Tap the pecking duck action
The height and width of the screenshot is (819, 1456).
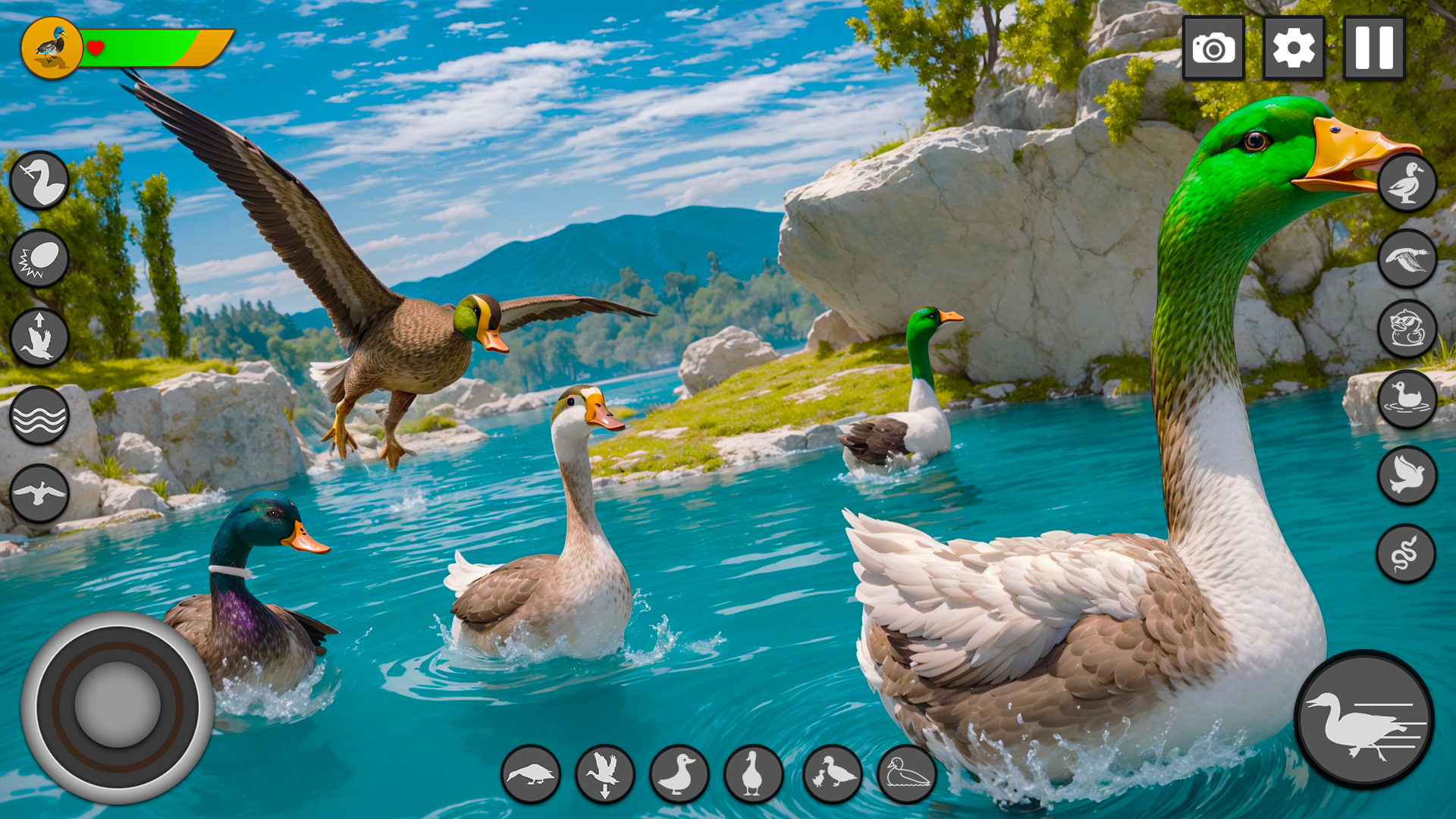click(531, 773)
